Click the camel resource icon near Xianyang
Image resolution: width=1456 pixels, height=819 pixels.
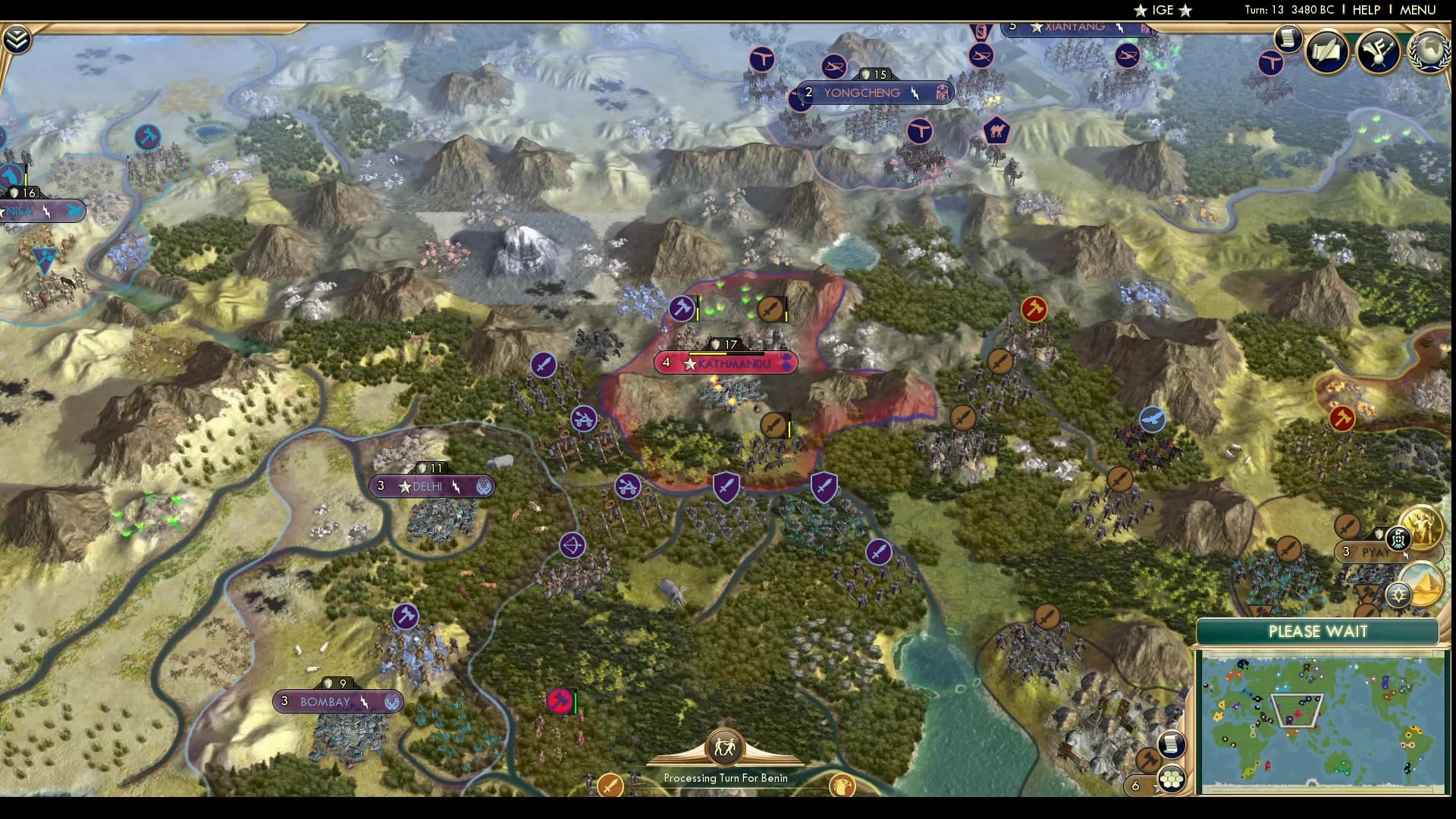pos(996,132)
